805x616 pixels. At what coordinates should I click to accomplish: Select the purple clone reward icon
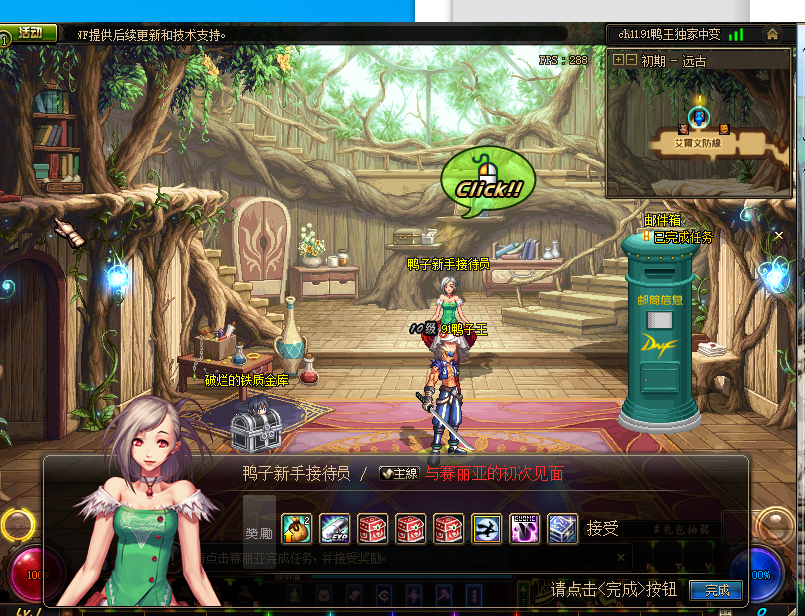[524, 527]
